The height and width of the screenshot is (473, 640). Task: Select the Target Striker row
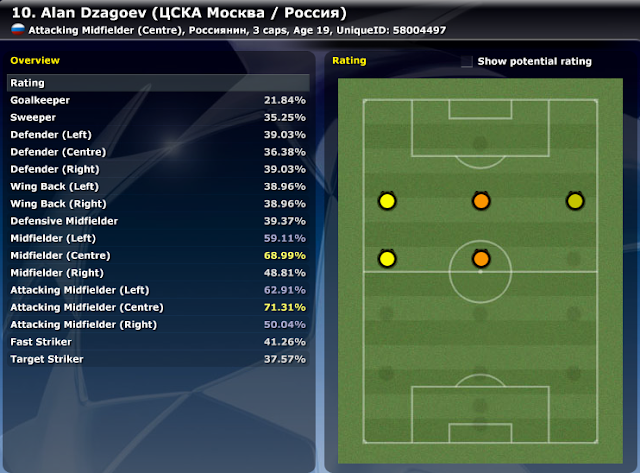158,359
